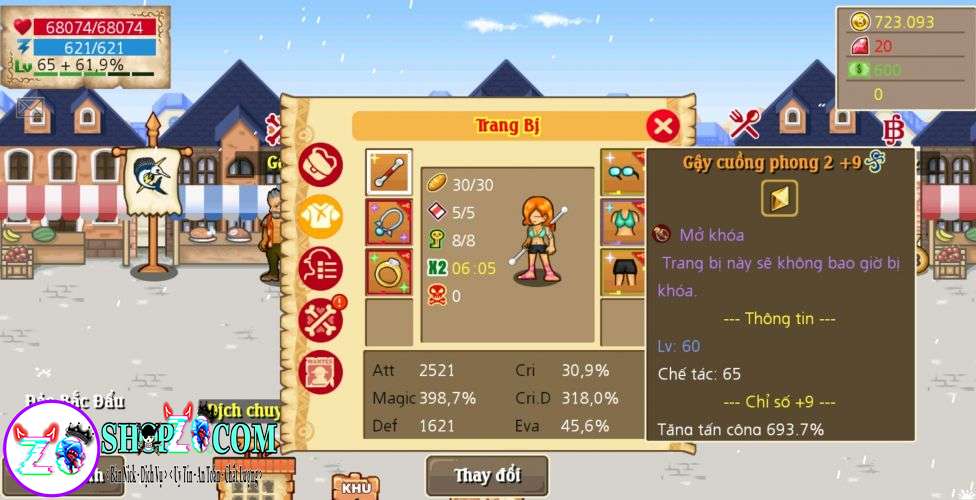Open the wanted poster tab
The height and width of the screenshot is (500, 976).
click(x=320, y=369)
